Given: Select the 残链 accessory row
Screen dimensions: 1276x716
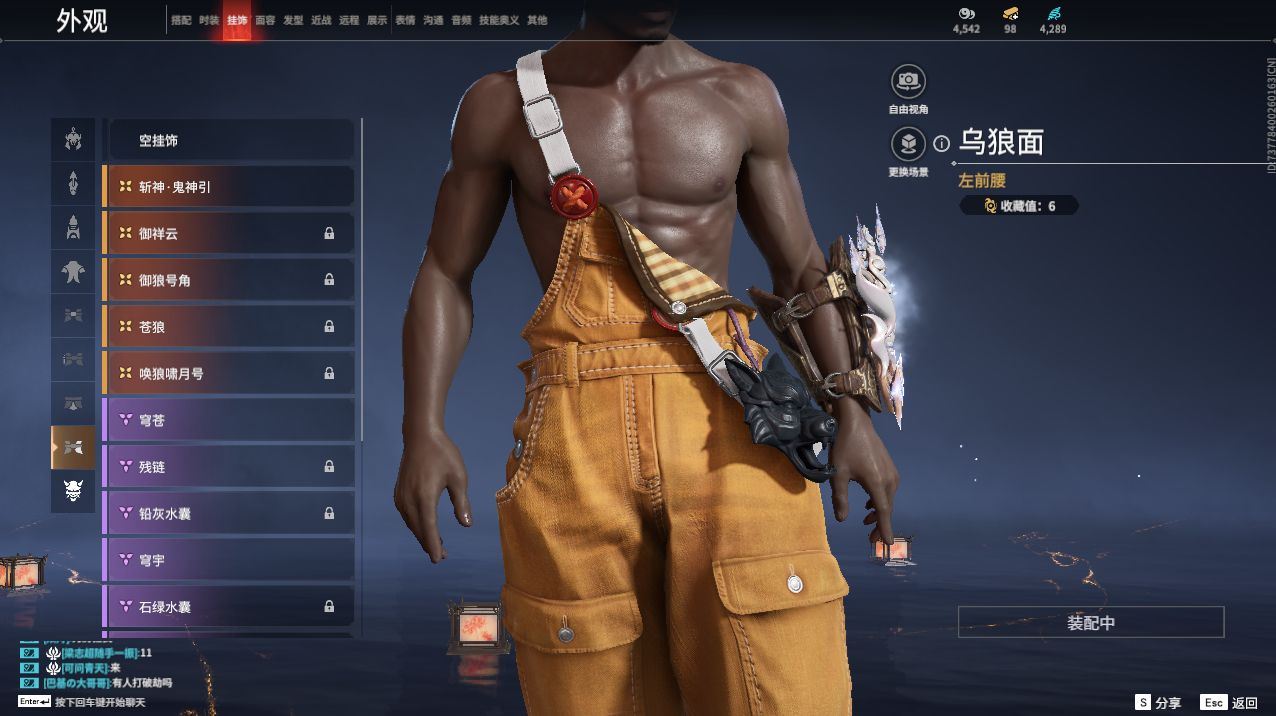Looking at the screenshot, I should pos(229,466).
